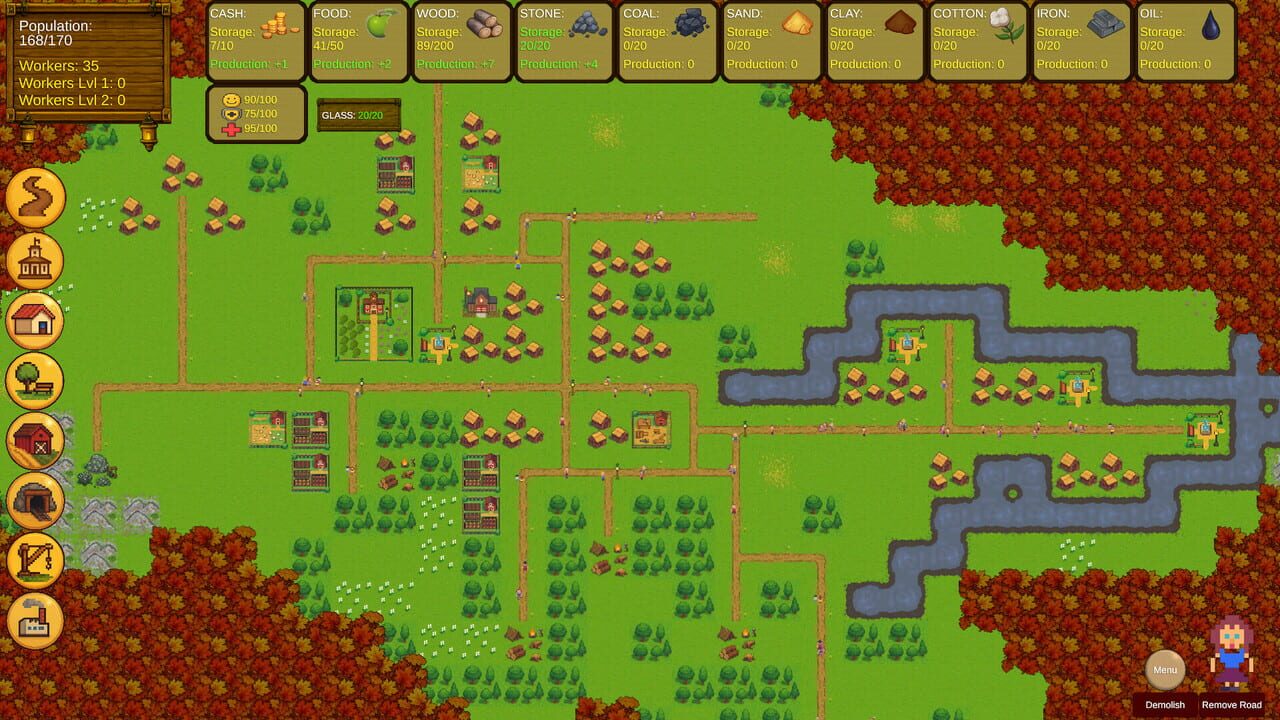1280x720 pixels.
Task: Select the factory building tool
Action: [35, 621]
